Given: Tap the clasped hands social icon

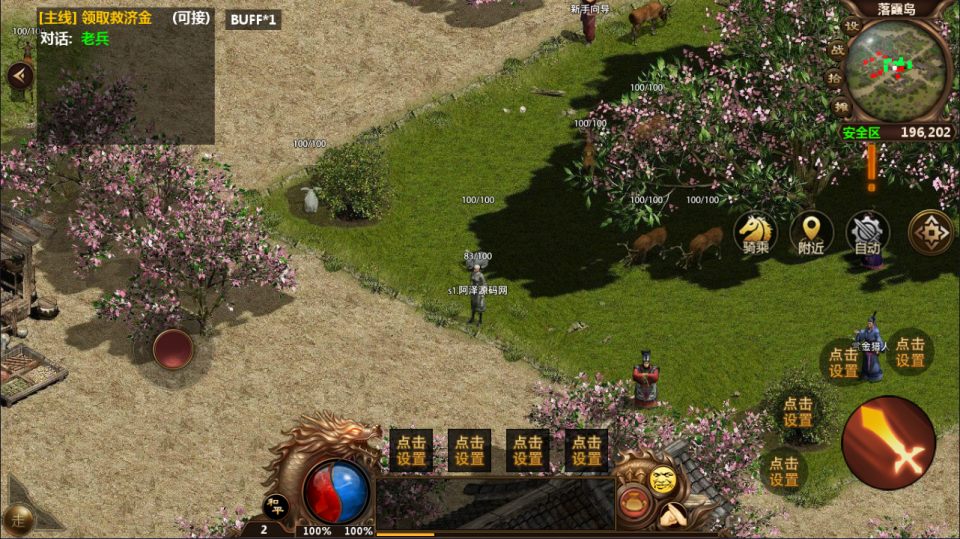Looking at the screenshot, I should [672, 516].
